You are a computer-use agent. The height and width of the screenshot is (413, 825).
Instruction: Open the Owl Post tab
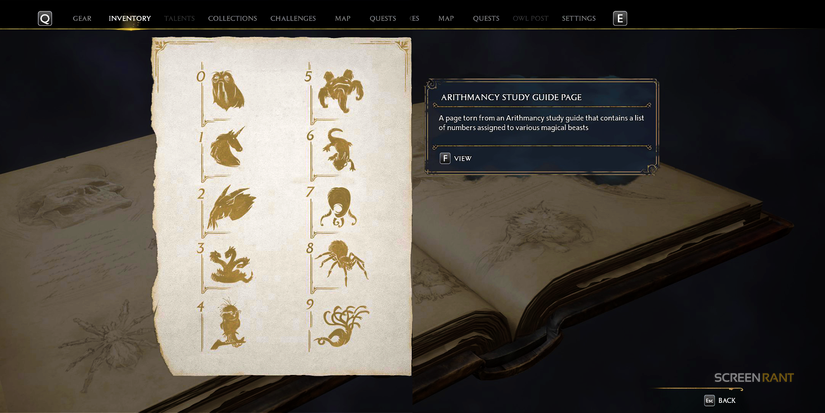click(530, 18)
